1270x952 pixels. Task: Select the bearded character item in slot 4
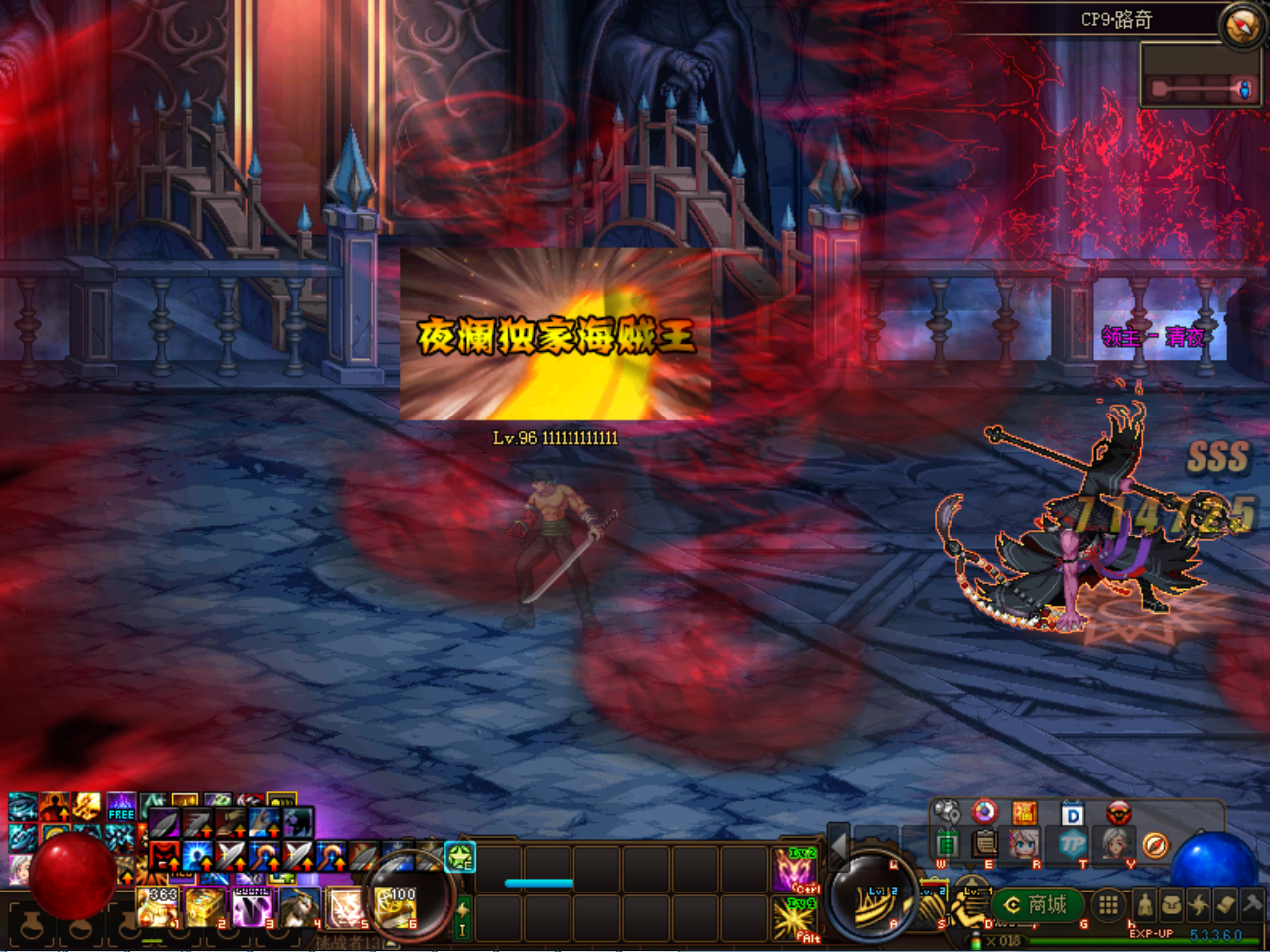299,906
